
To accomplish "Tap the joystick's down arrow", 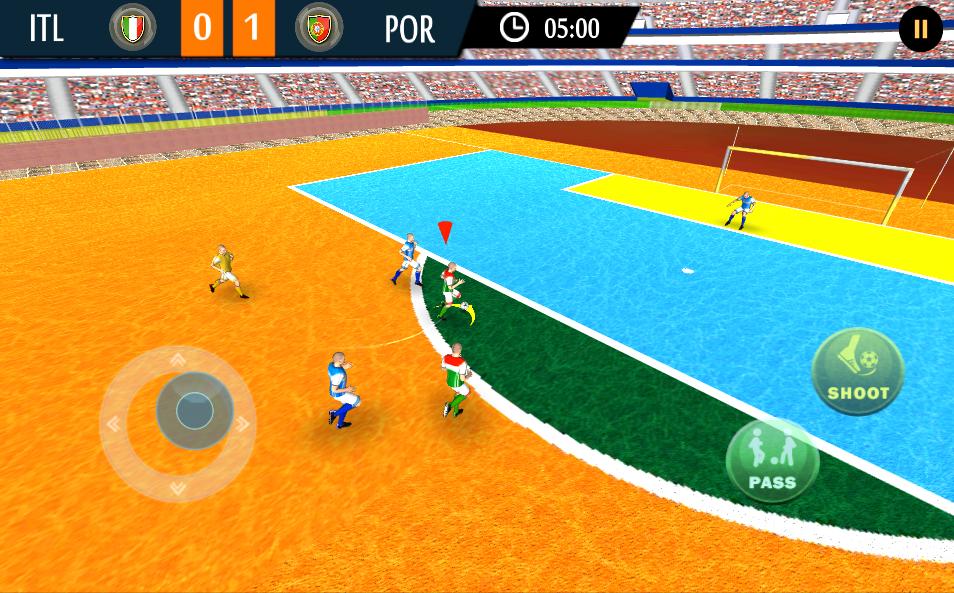I will pyautogui.click(x=177, y=488).
